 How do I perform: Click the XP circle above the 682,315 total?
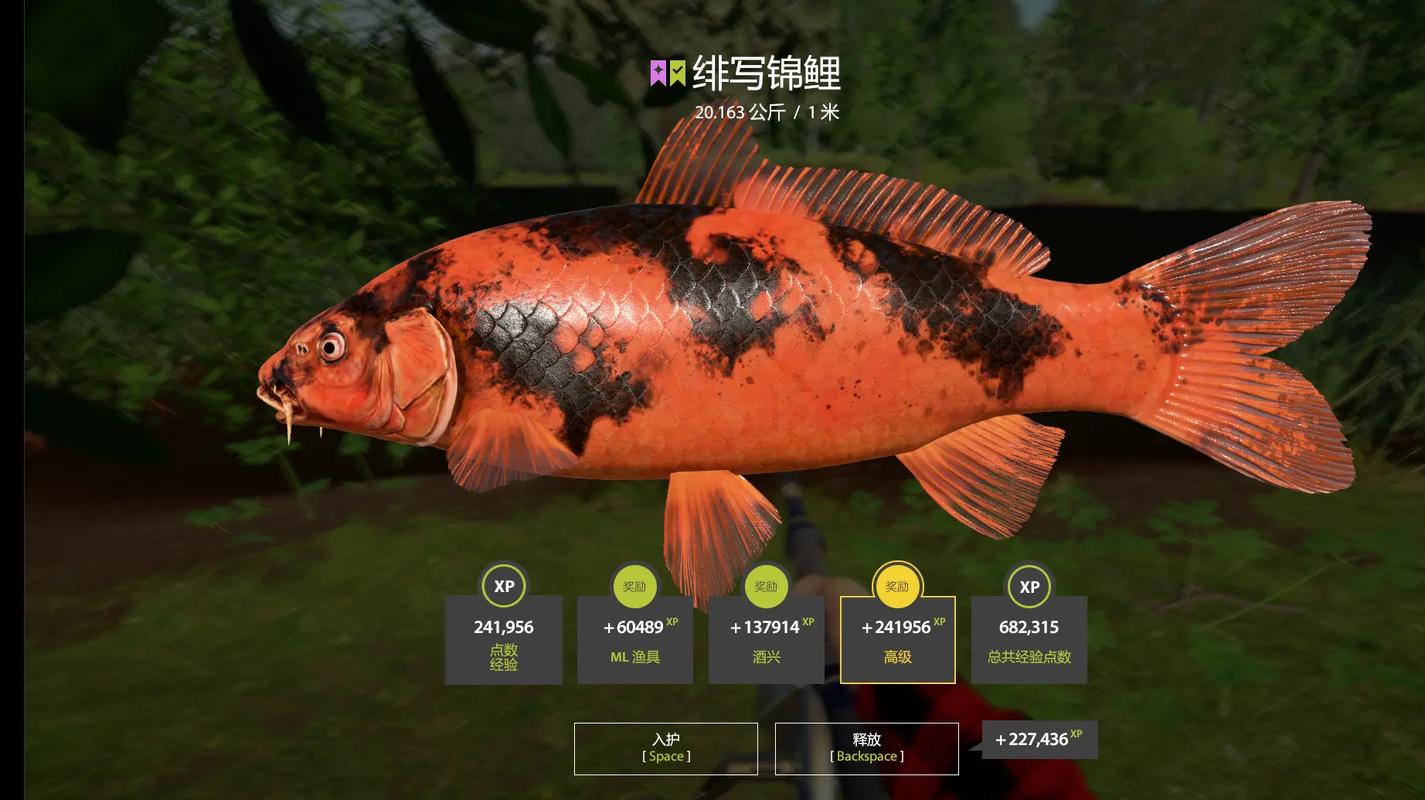1028,586
